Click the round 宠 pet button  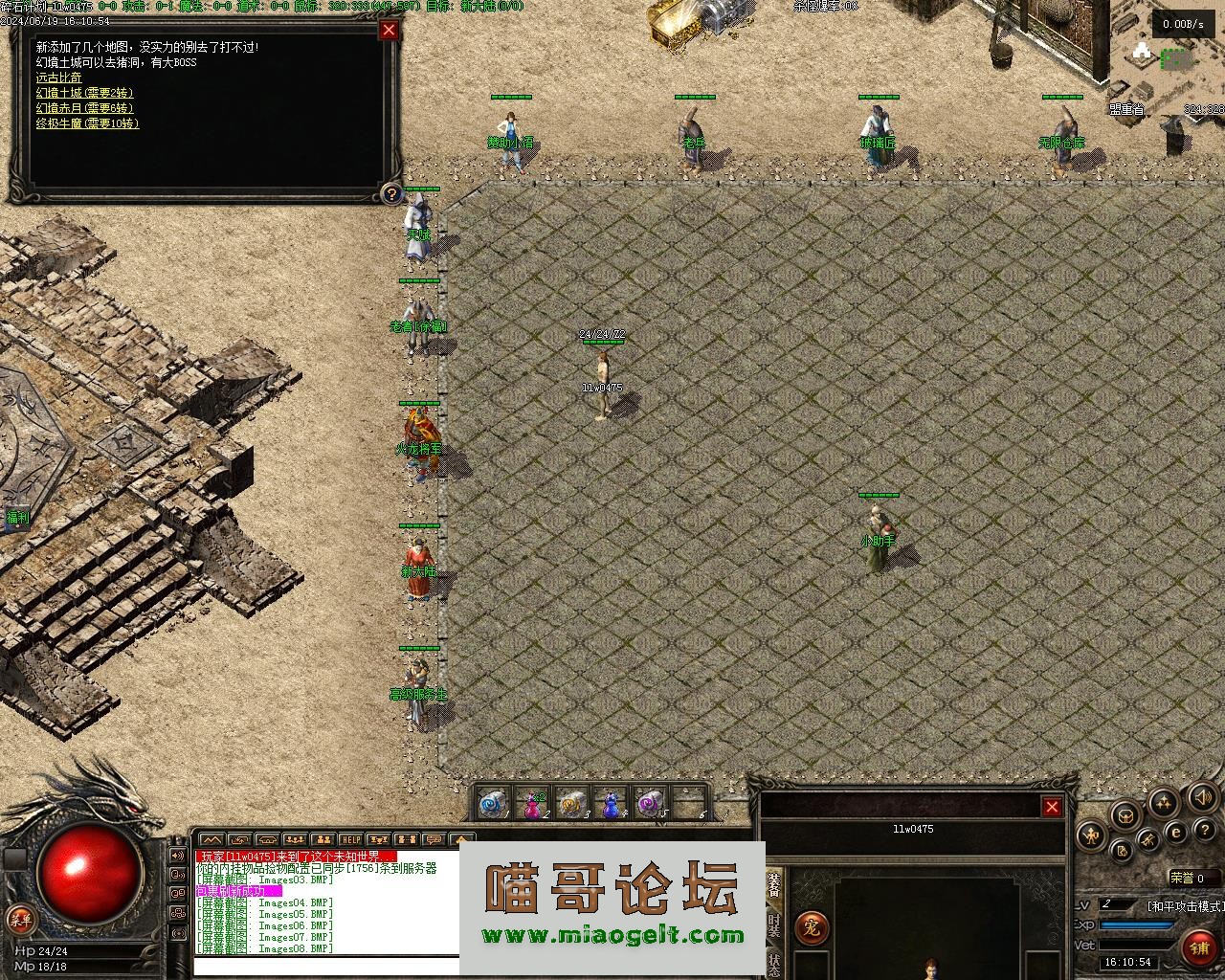pos(811,926)
